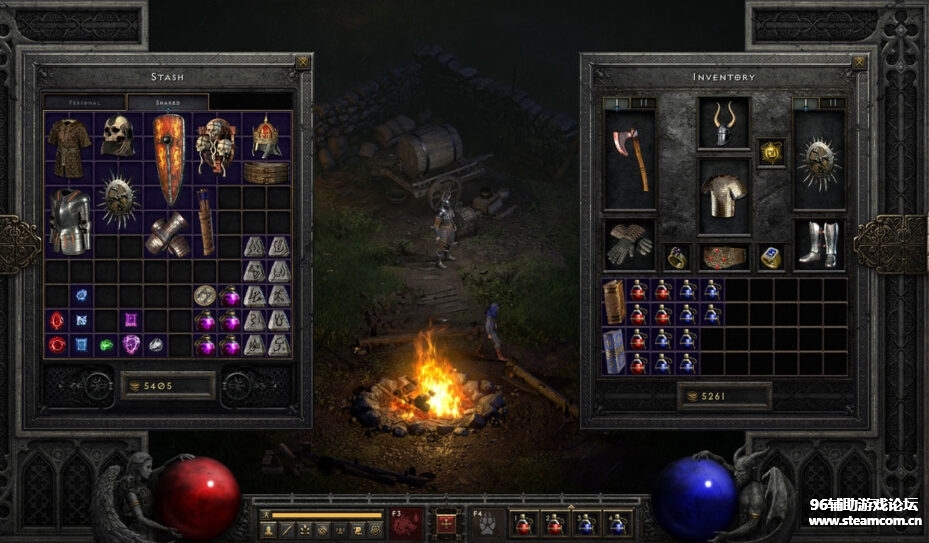Image resolution: width=929 pixels, height=543 pixels.
Task: Select the equipped plate boots
Action: 818,243
